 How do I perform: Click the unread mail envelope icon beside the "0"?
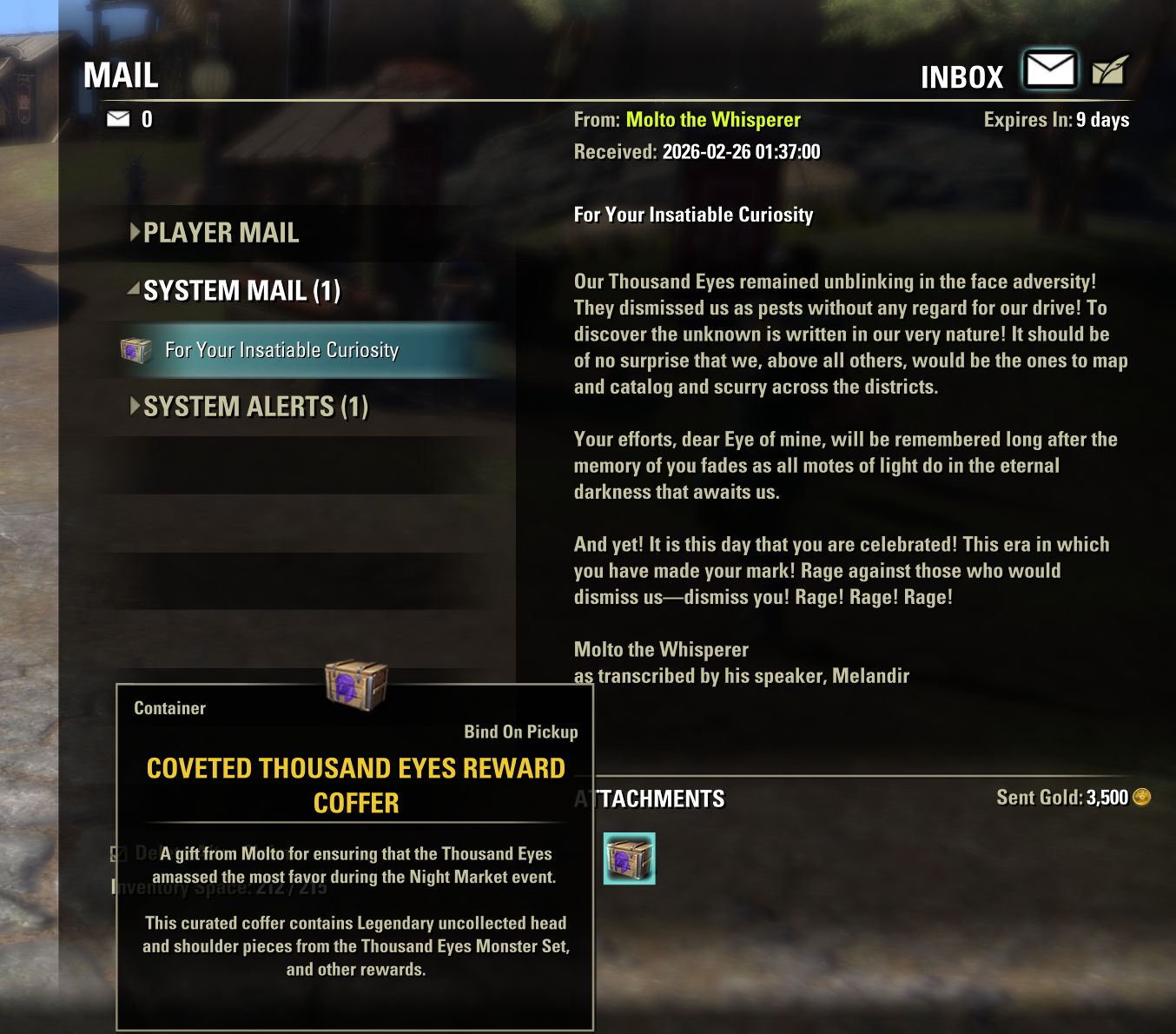(x=117, y=119)
